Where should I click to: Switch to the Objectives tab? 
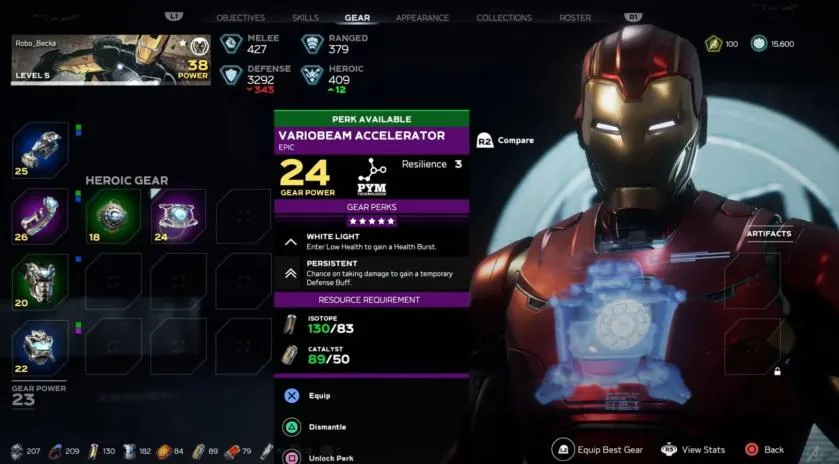pyautogui.click(x=241, y=18)
